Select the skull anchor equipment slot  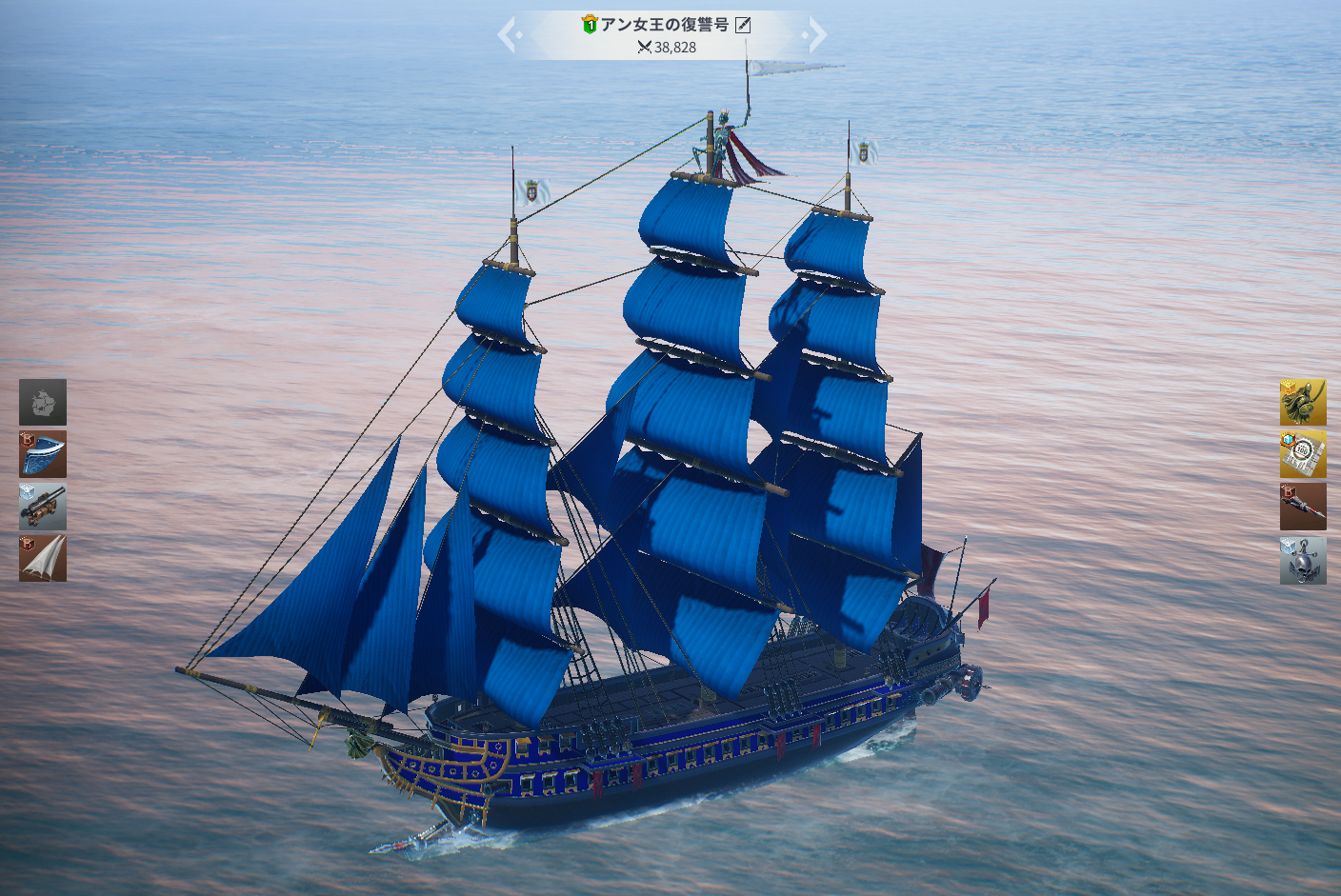(1303, 560)
